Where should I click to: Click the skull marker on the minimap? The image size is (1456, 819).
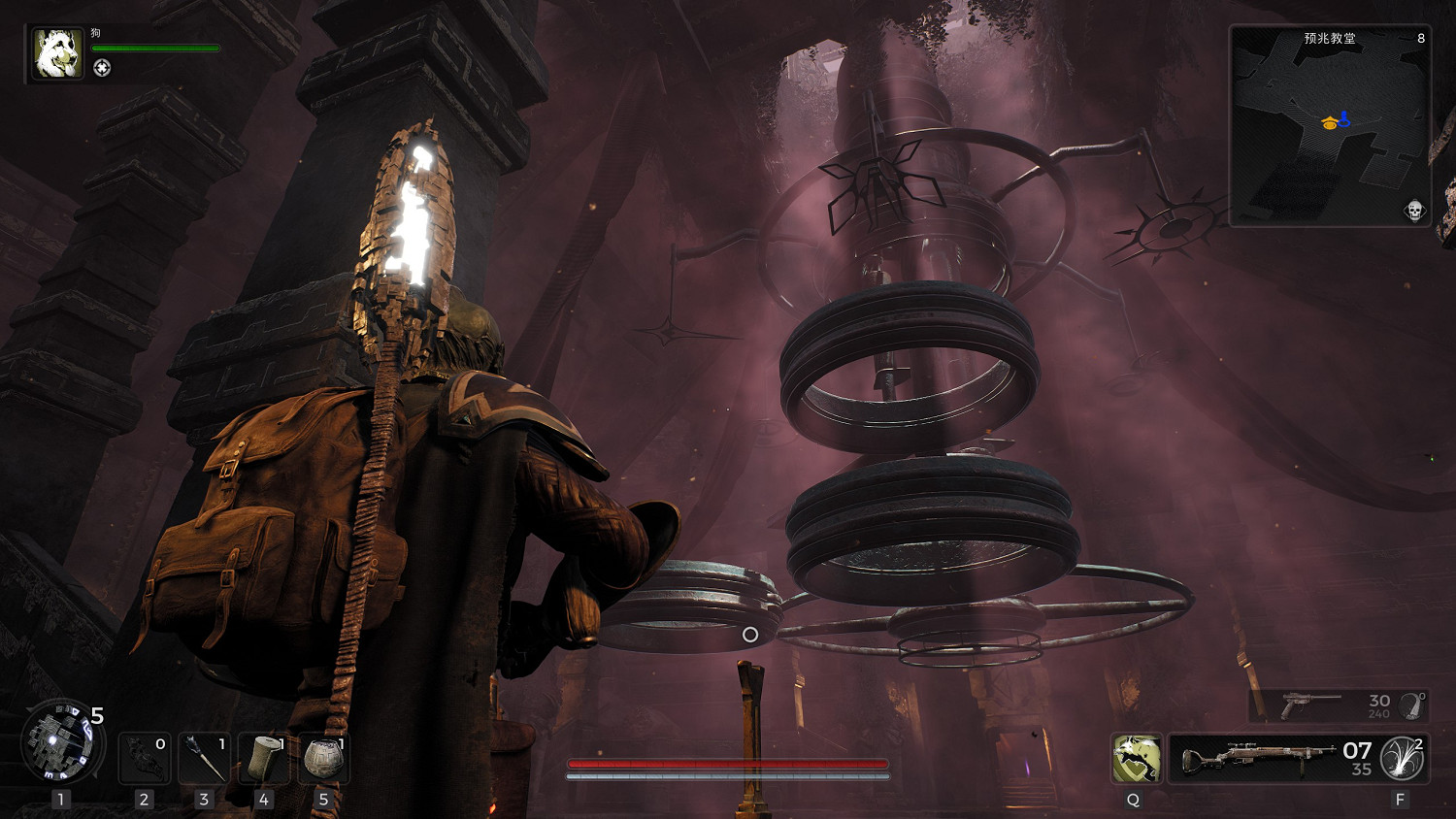[x=1414, y=211]
